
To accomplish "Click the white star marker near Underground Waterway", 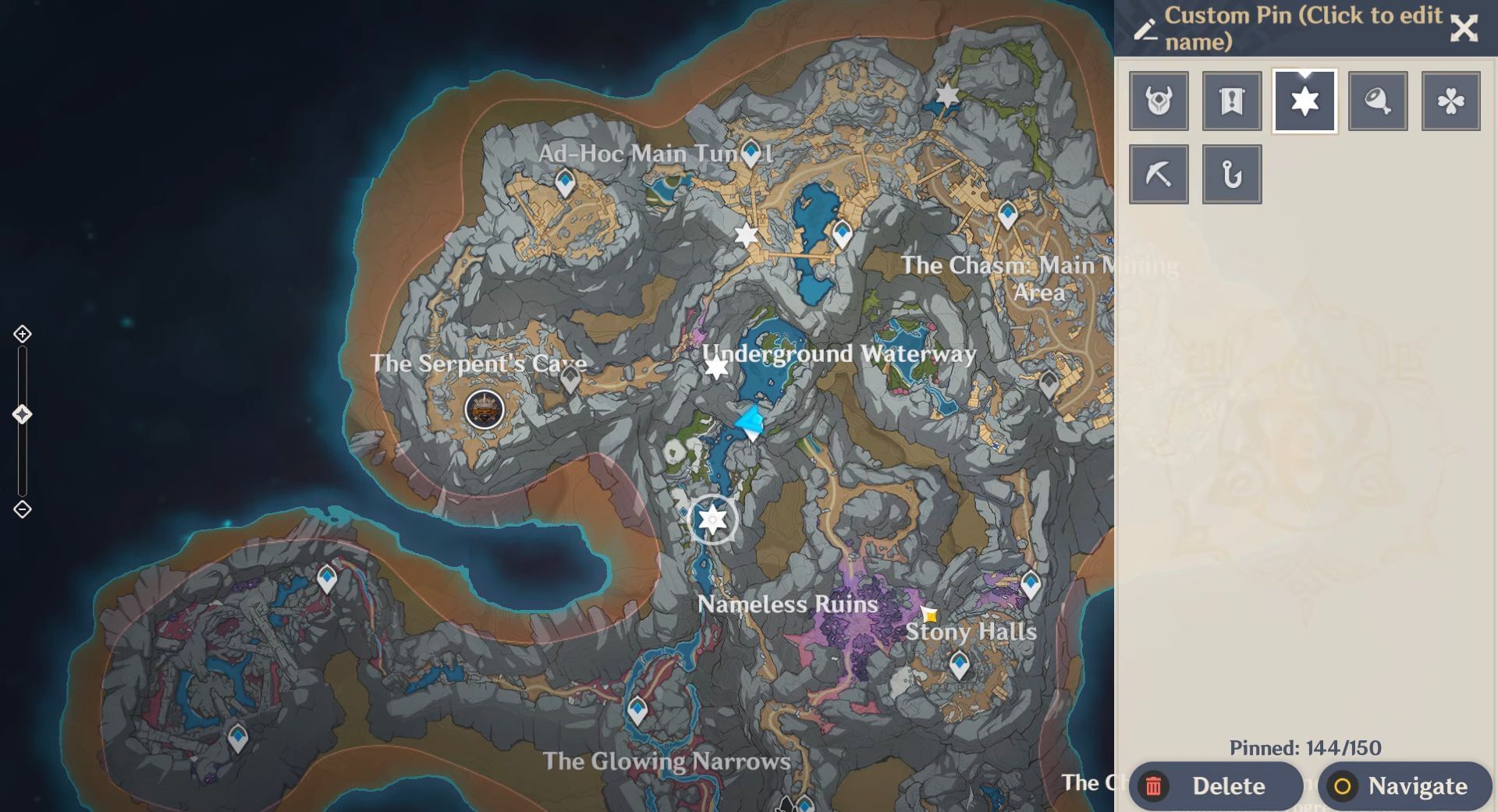I will (x=715, y=369).
